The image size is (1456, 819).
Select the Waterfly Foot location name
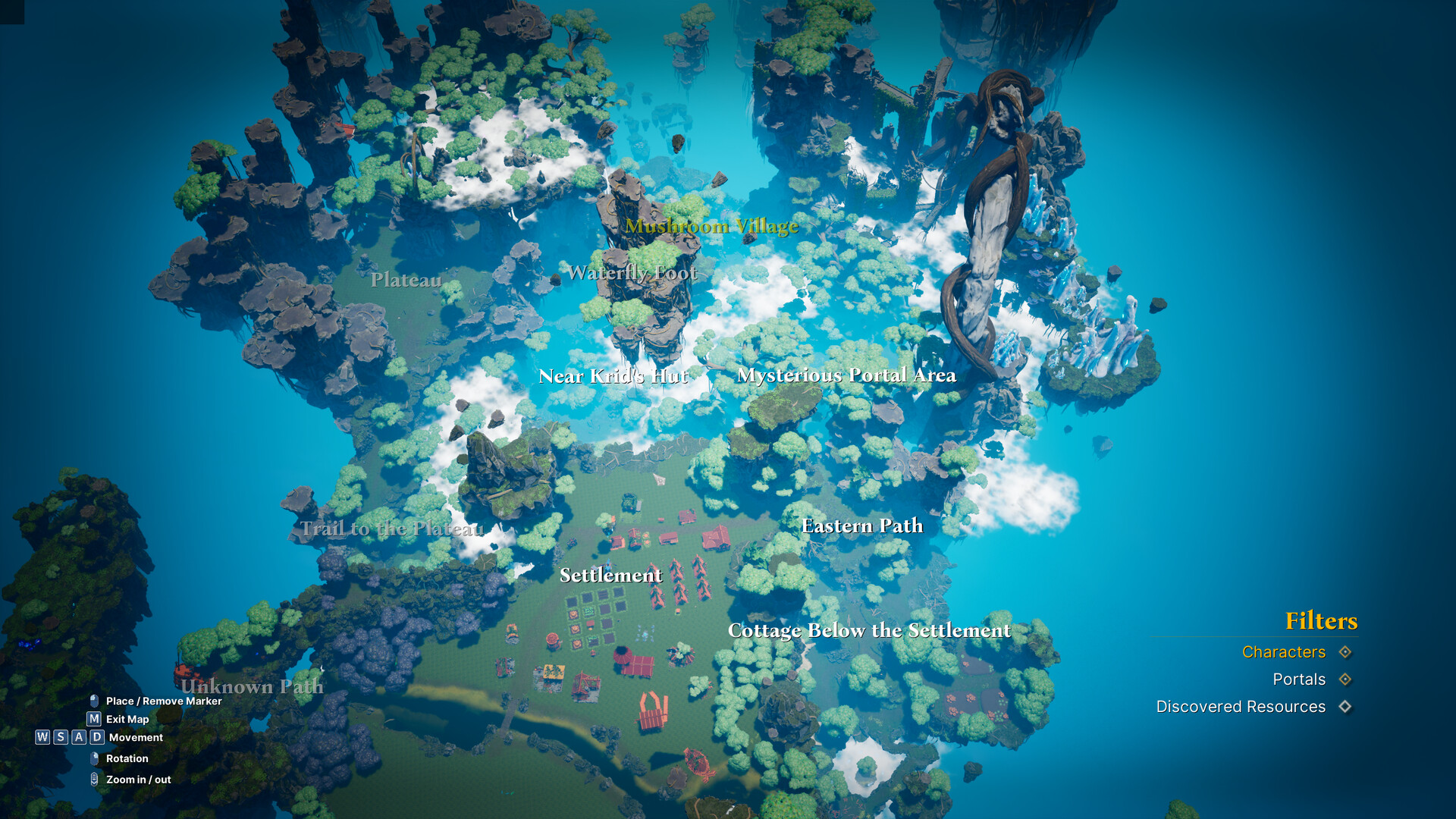[634, 273]
